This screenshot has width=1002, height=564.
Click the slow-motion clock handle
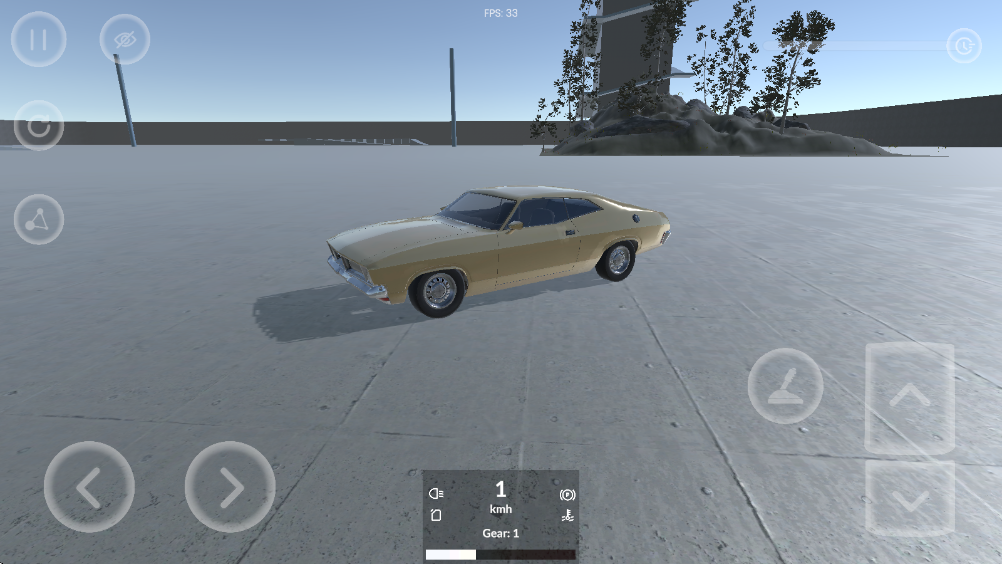(x=963, y=46)
